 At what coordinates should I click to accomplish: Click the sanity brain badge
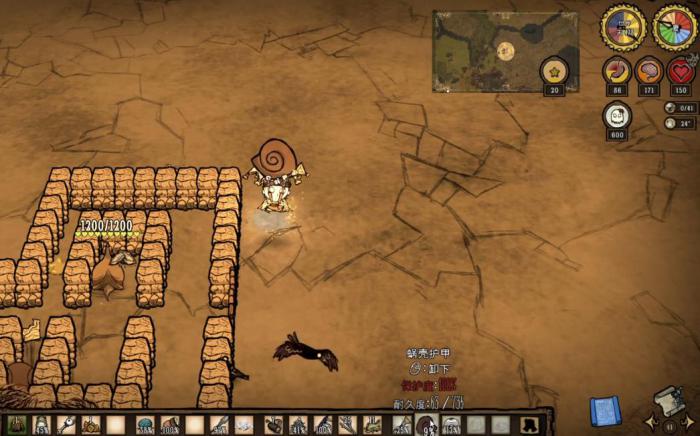point(649,72)
